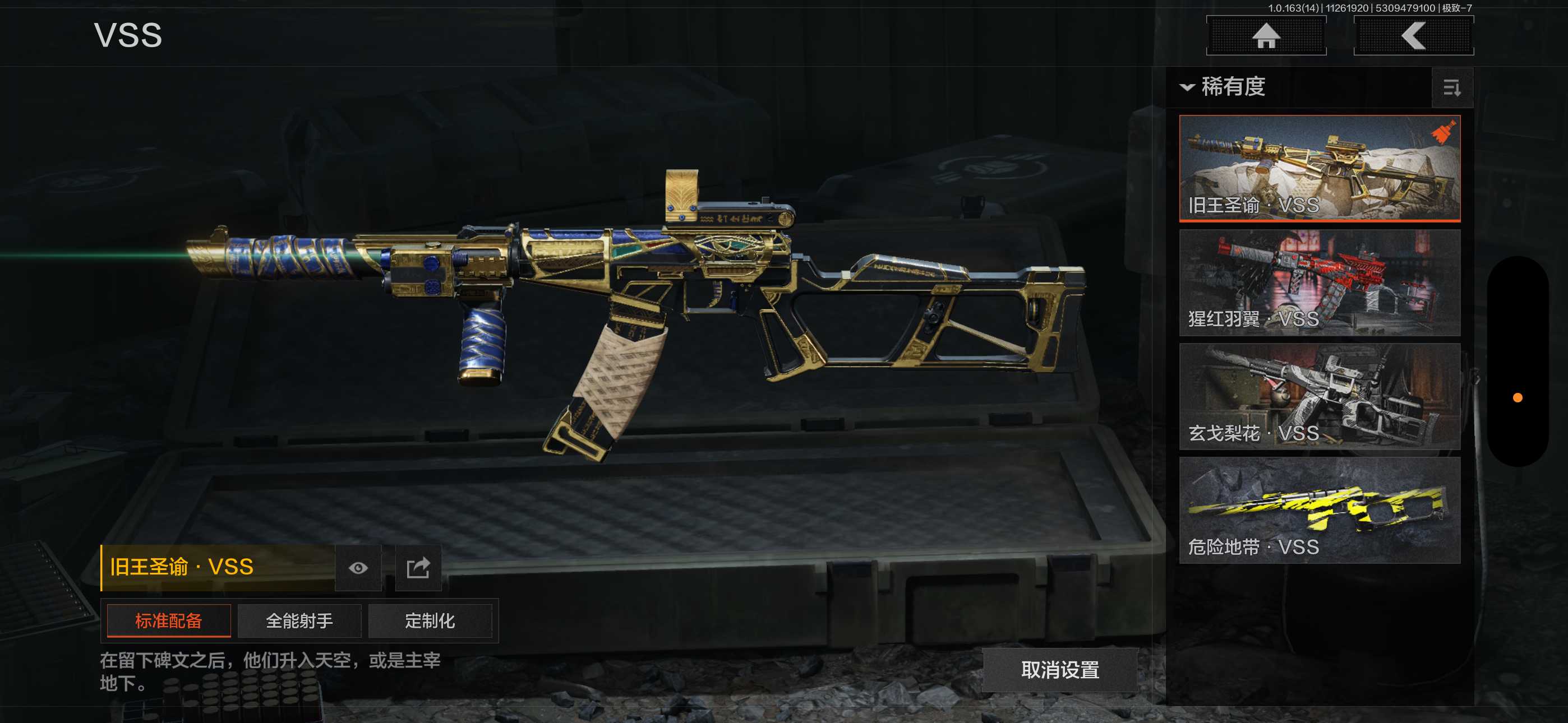Select the 旧王圣谕 · VSS skin thumbnail

pos(1319,168)
